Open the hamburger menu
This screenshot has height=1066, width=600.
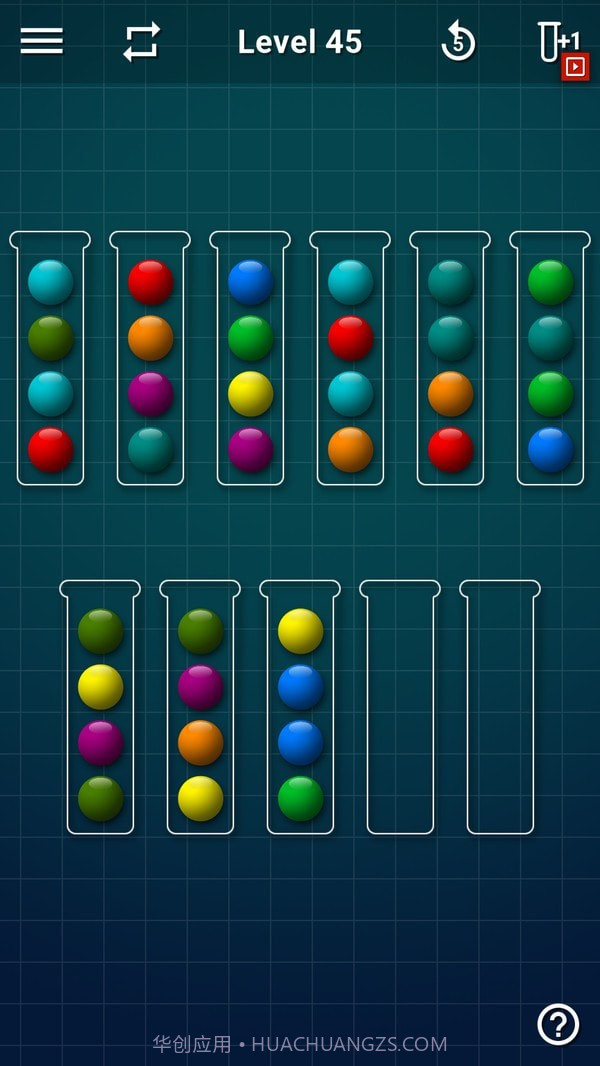coord(41,41)
